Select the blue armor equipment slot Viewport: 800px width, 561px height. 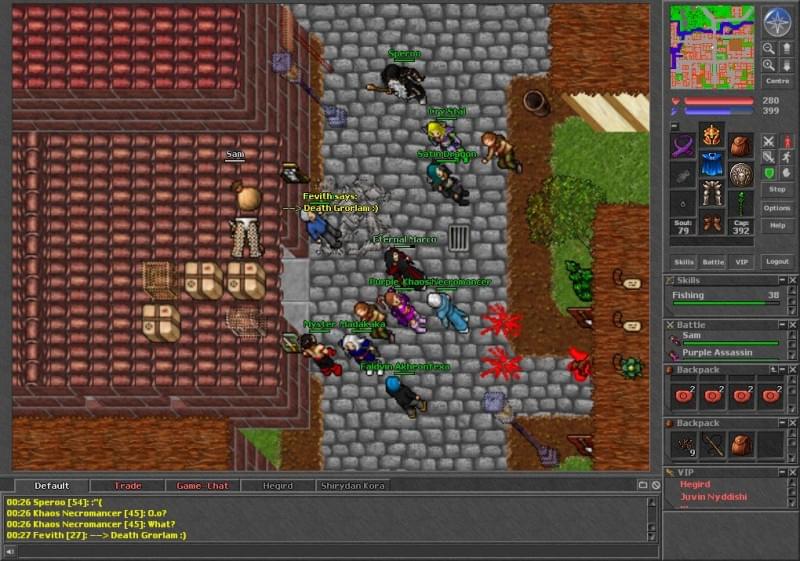711,163
